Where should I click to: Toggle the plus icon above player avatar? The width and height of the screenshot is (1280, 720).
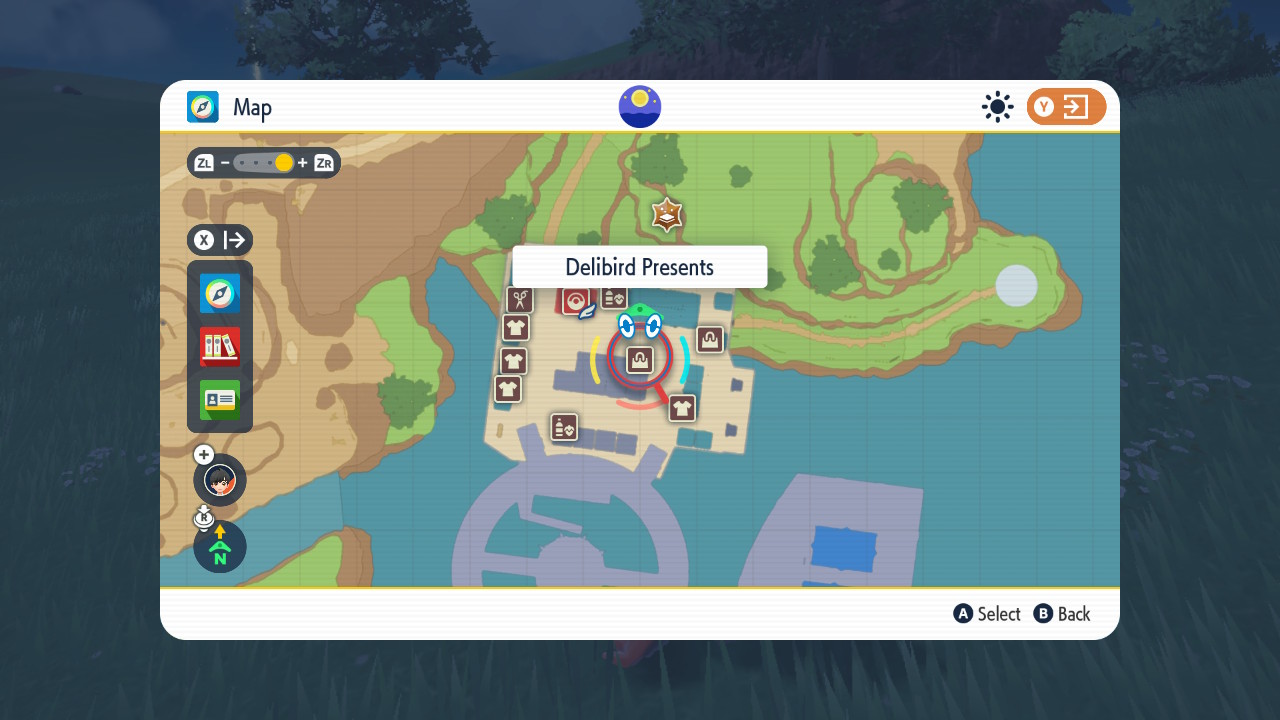point(203,454)
